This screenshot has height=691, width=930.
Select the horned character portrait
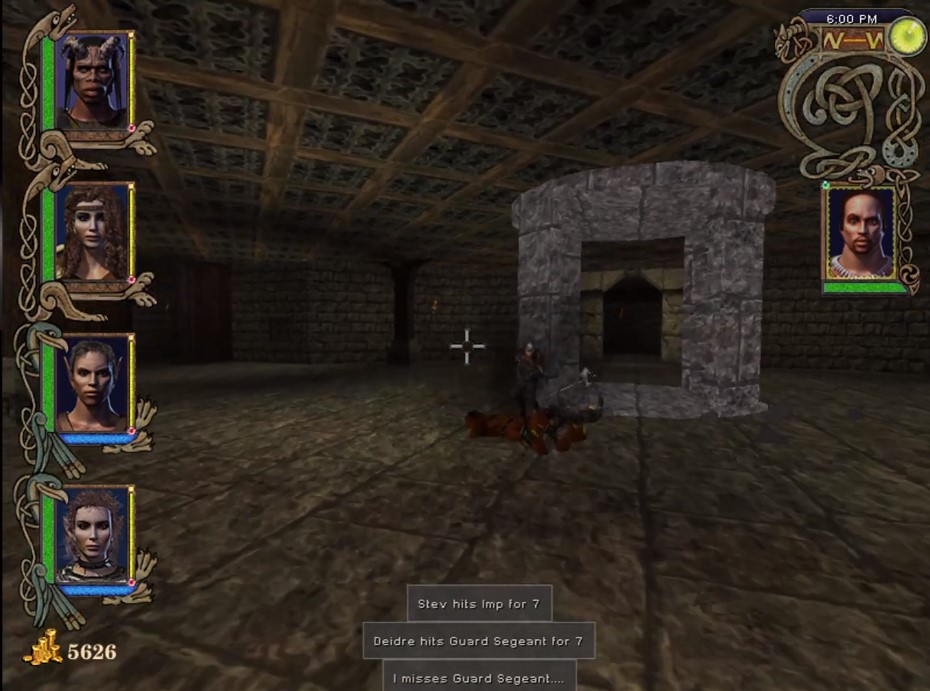(x=92, y=79)
